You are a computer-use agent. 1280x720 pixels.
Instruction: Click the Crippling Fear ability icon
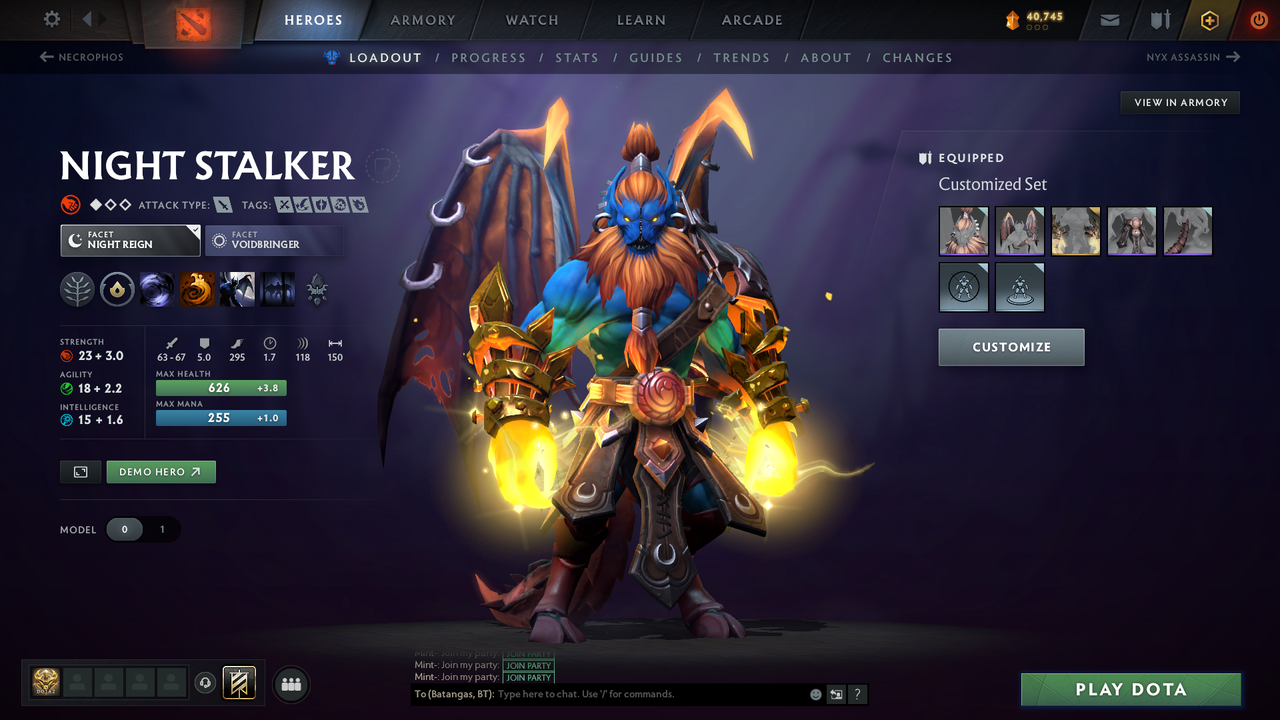coord(197,289)
